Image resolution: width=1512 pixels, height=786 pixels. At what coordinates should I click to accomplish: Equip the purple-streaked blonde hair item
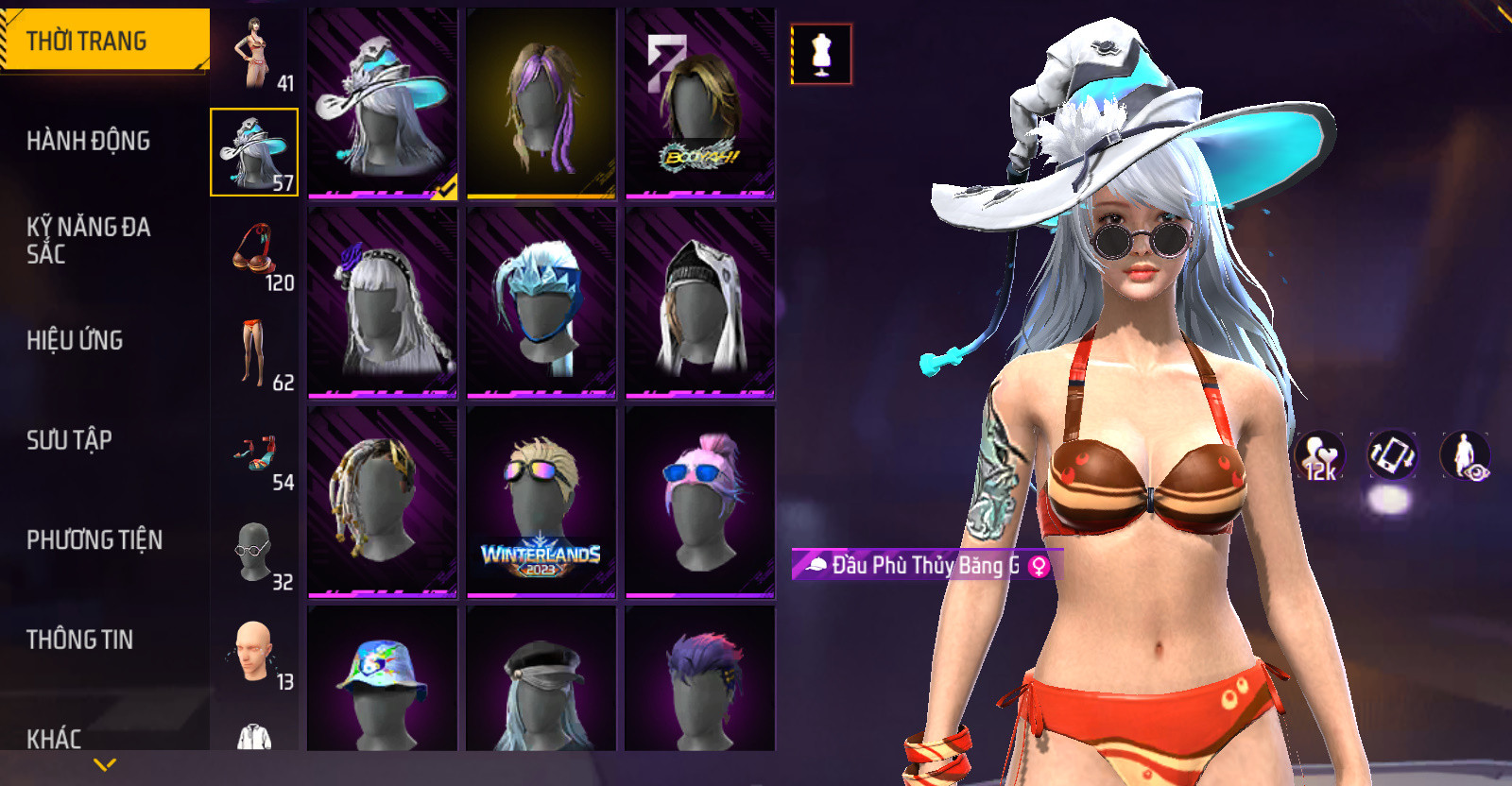541,104
